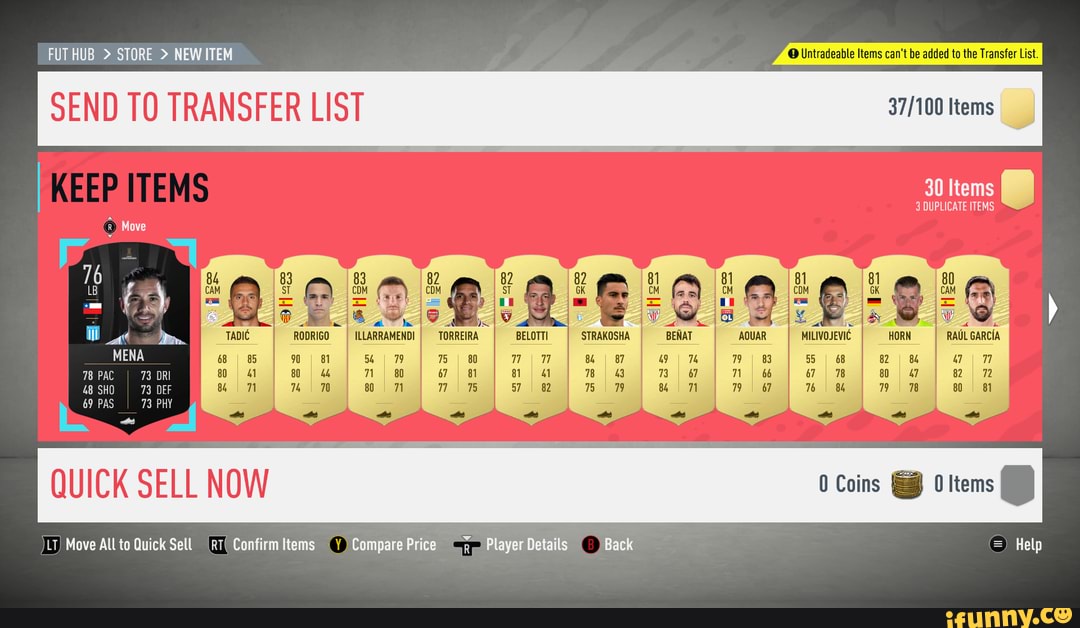Go to FUT HUB in the breadcrumb

pos(71,54)
